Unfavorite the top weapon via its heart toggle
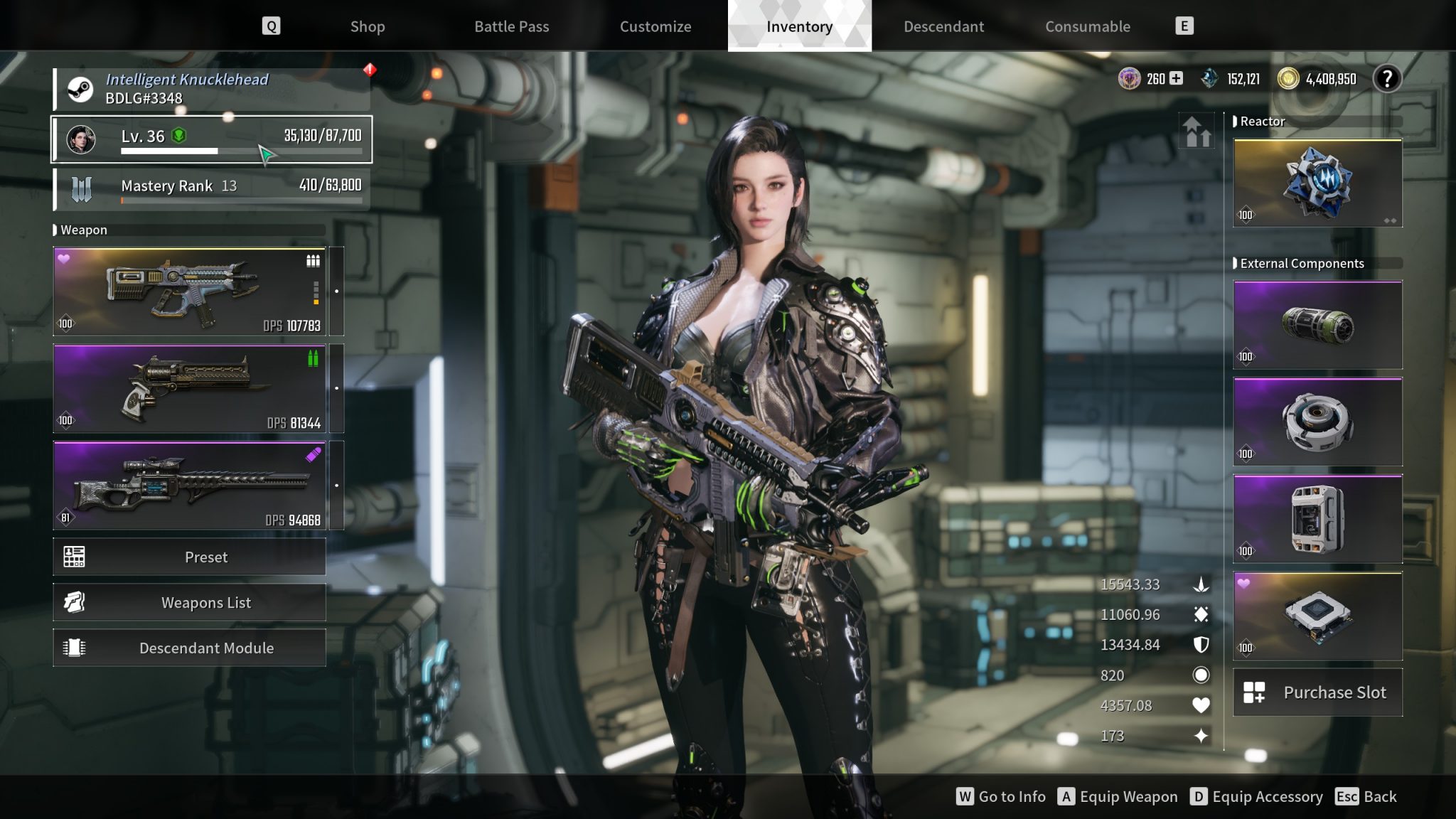The width and height of the screenshot is (1456, 819). click(63, 259)
